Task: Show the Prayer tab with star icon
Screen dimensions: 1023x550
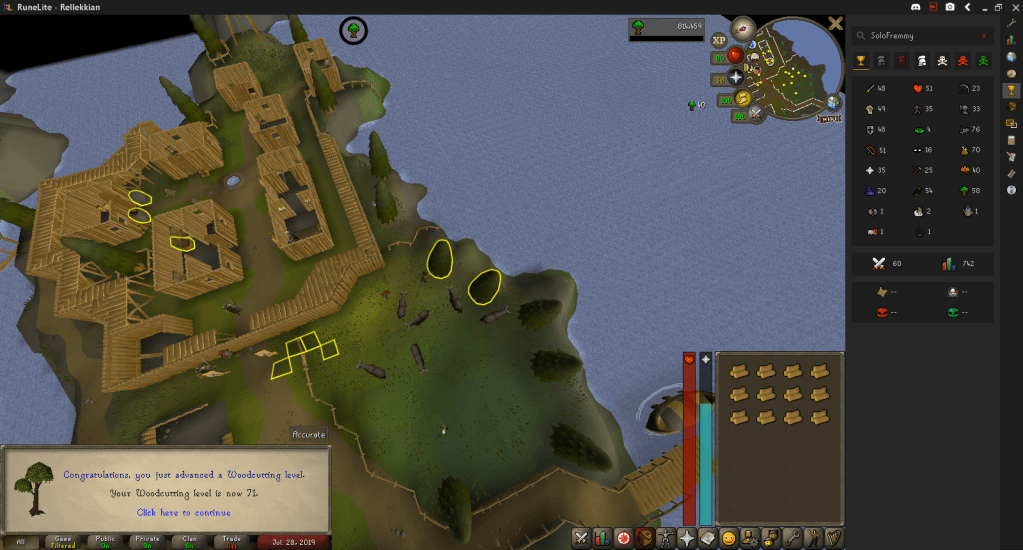Action: point(688,538)
